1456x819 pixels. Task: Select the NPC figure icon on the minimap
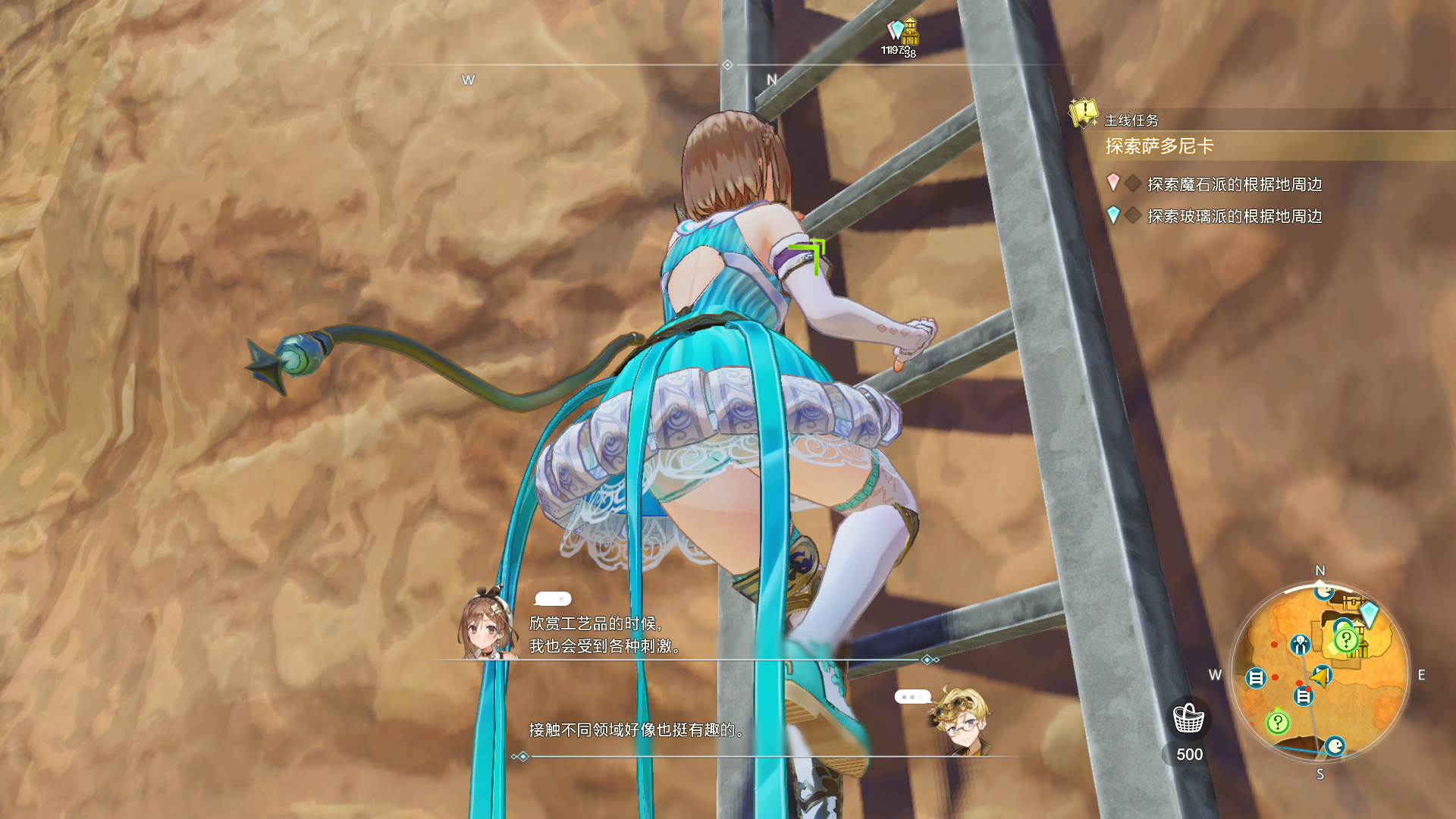pos(1300,643)
